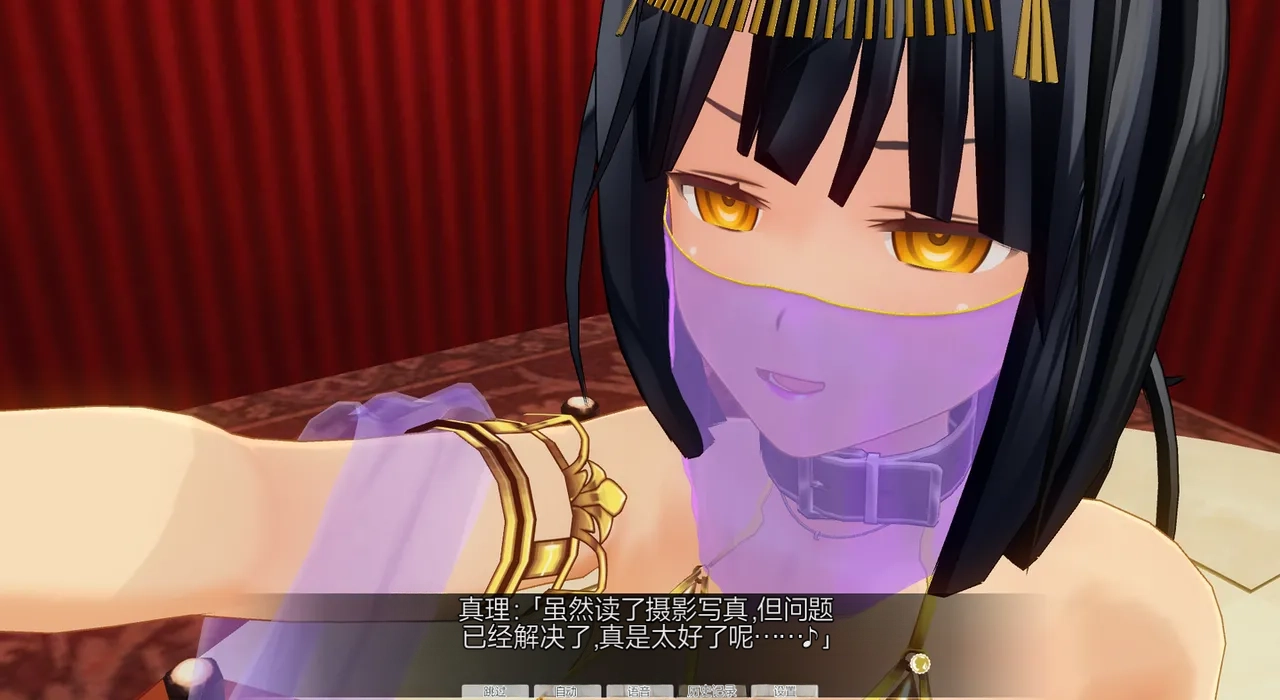Replay the voice line via 语音
Viewport: 1280px width, 700px height.
639,691
